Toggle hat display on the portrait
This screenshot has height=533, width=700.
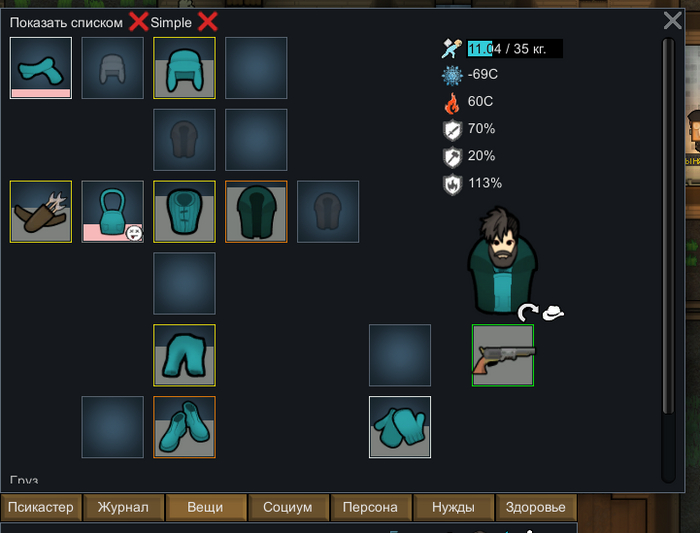coord(553,313)
